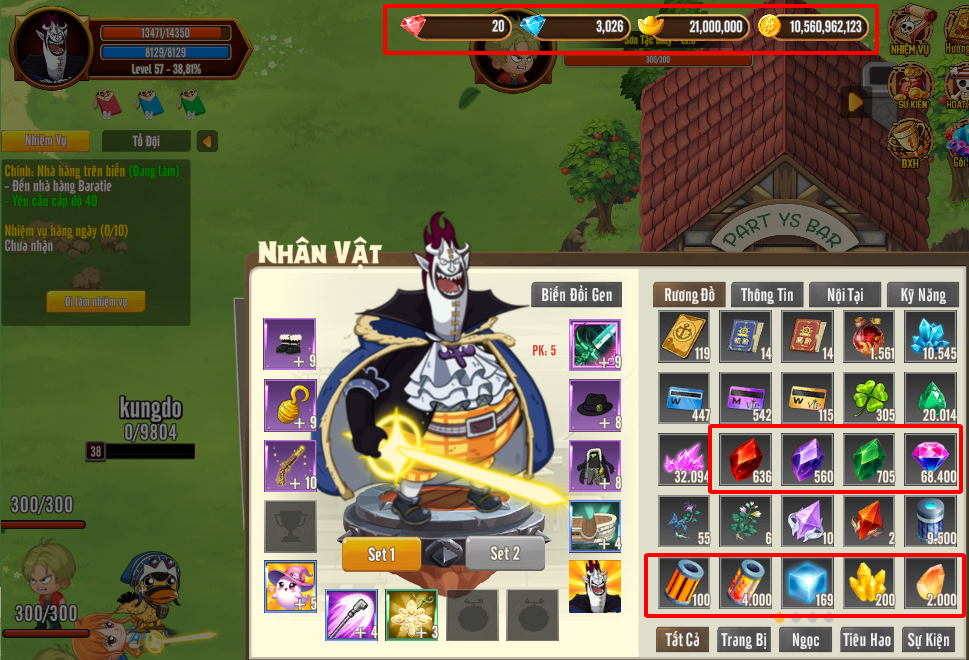The image size is (969, 660).
Task: Select the red gem stack of 636
Action: (746, 460)
